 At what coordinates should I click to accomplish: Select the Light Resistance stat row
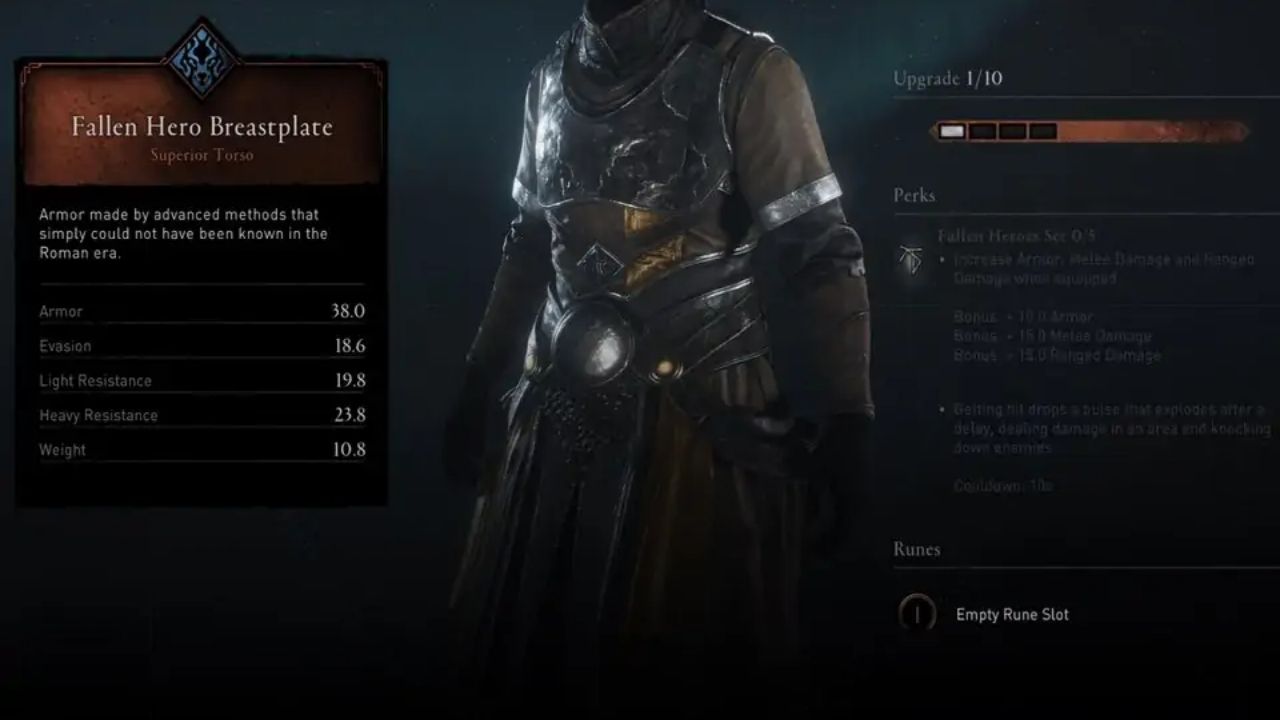tap(200, 381)
